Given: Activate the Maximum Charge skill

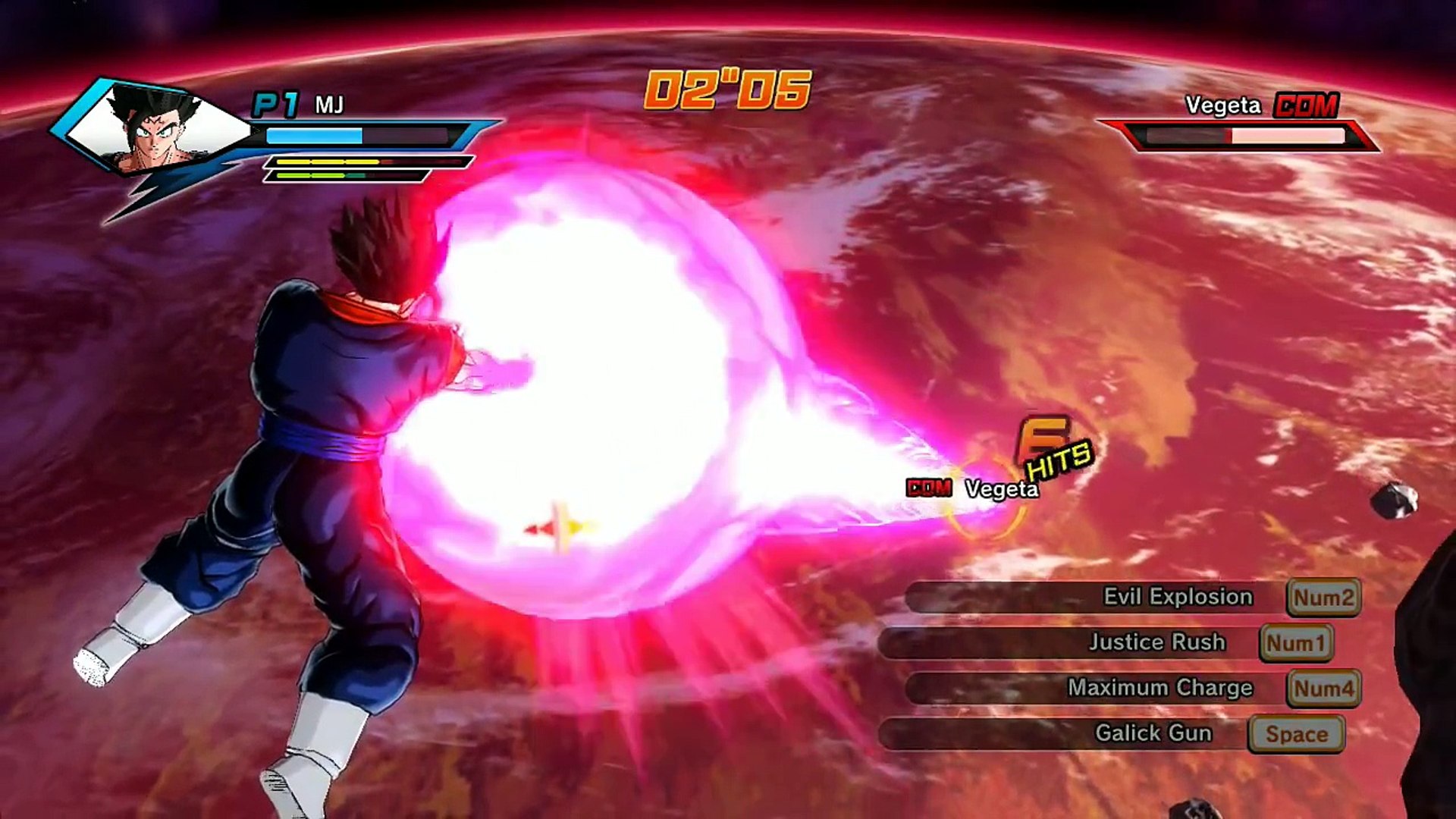Looking at the screenshot, I should (x=1159, y=688).
